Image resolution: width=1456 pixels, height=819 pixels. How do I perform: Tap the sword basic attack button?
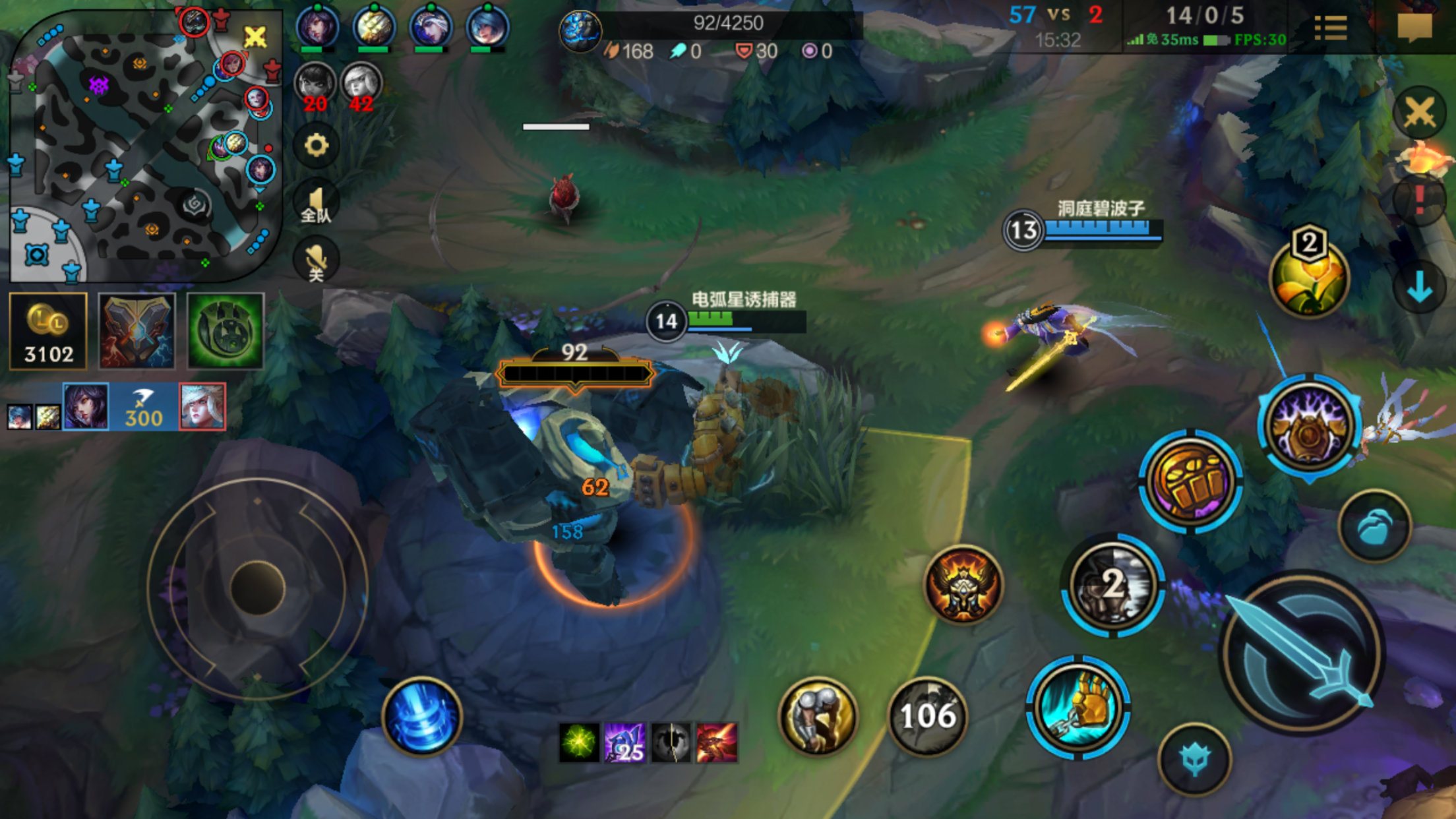click(1302, 653)
